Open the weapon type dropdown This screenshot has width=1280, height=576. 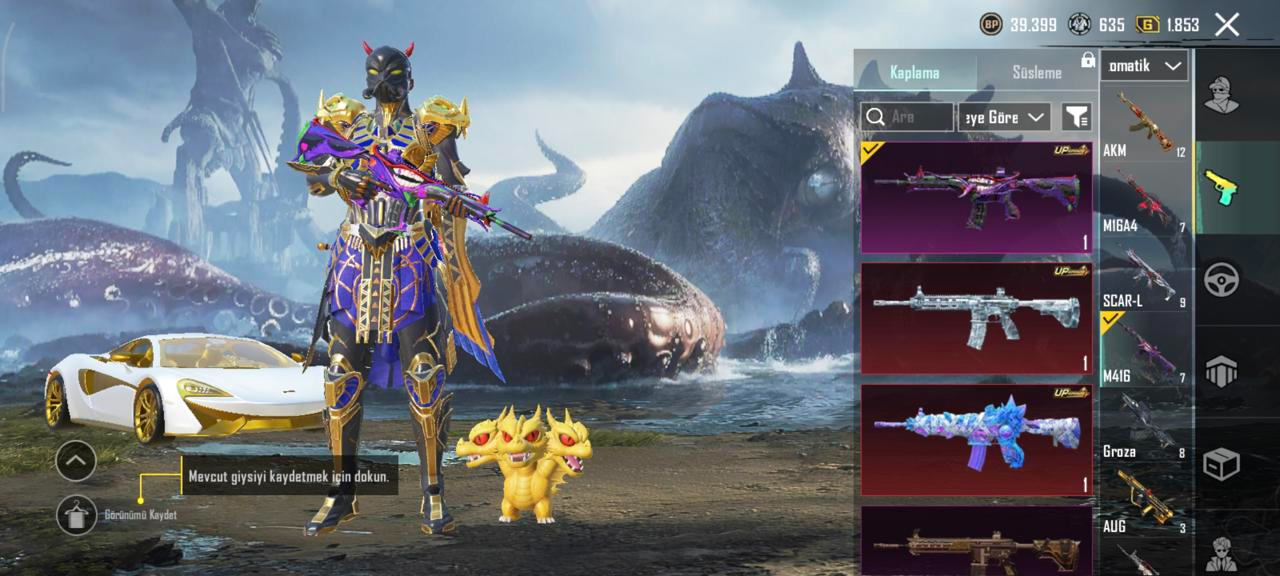(x=1145, y=66)
